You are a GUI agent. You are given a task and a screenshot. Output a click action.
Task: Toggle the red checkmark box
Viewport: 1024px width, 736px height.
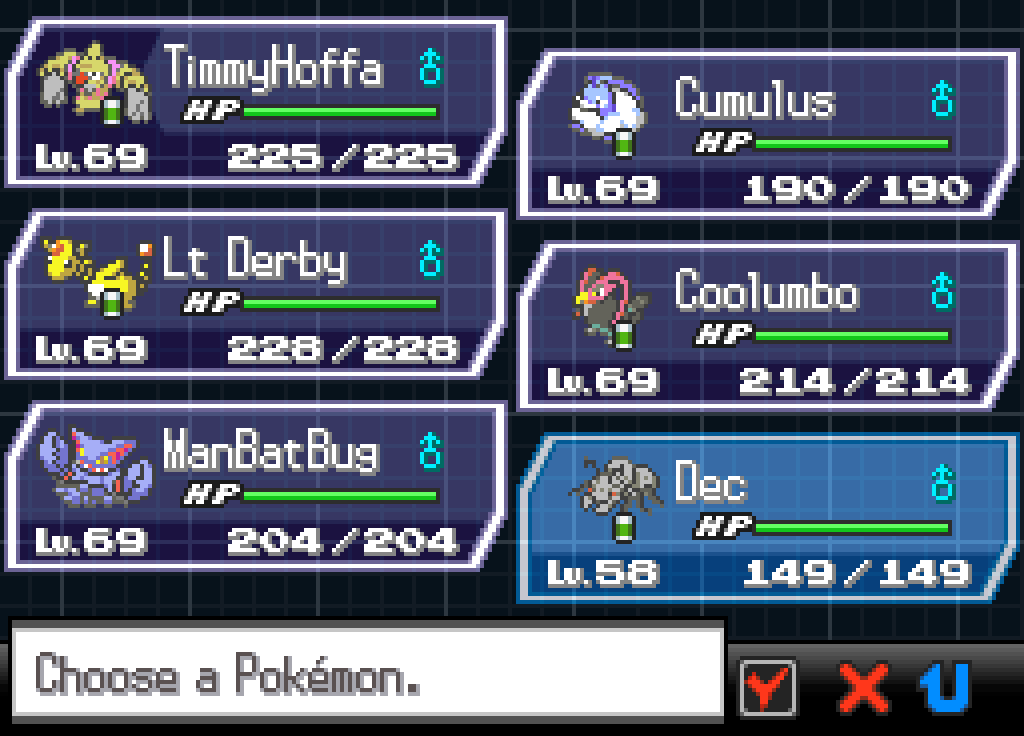pyautogui.click(x=768, y=687)
